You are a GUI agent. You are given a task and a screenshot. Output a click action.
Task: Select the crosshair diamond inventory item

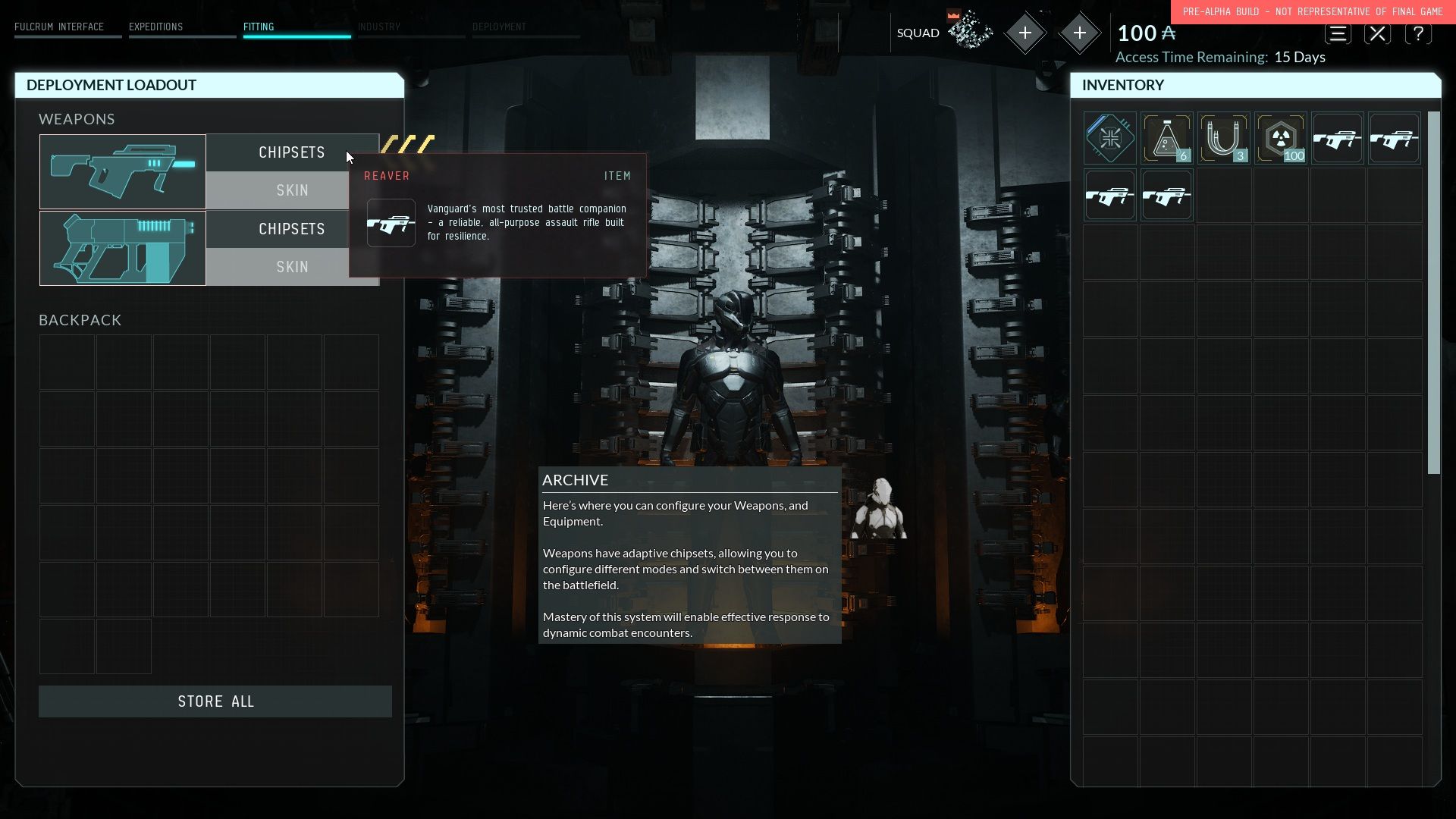1109,138
